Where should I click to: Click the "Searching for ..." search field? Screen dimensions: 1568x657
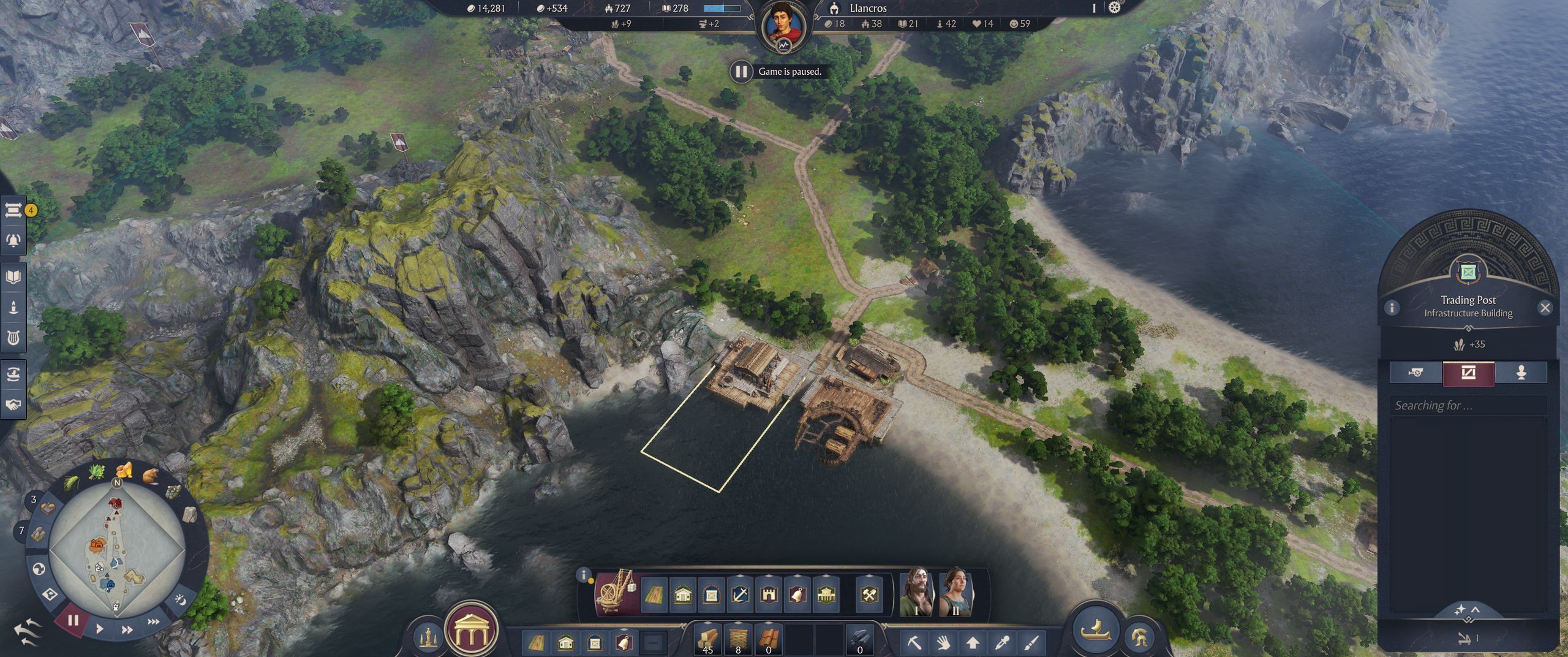1468,405
